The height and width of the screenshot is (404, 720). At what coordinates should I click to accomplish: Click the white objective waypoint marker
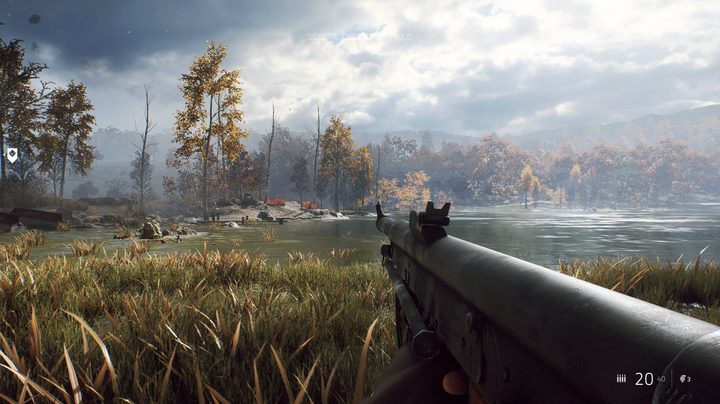click(x=12, y=155)
